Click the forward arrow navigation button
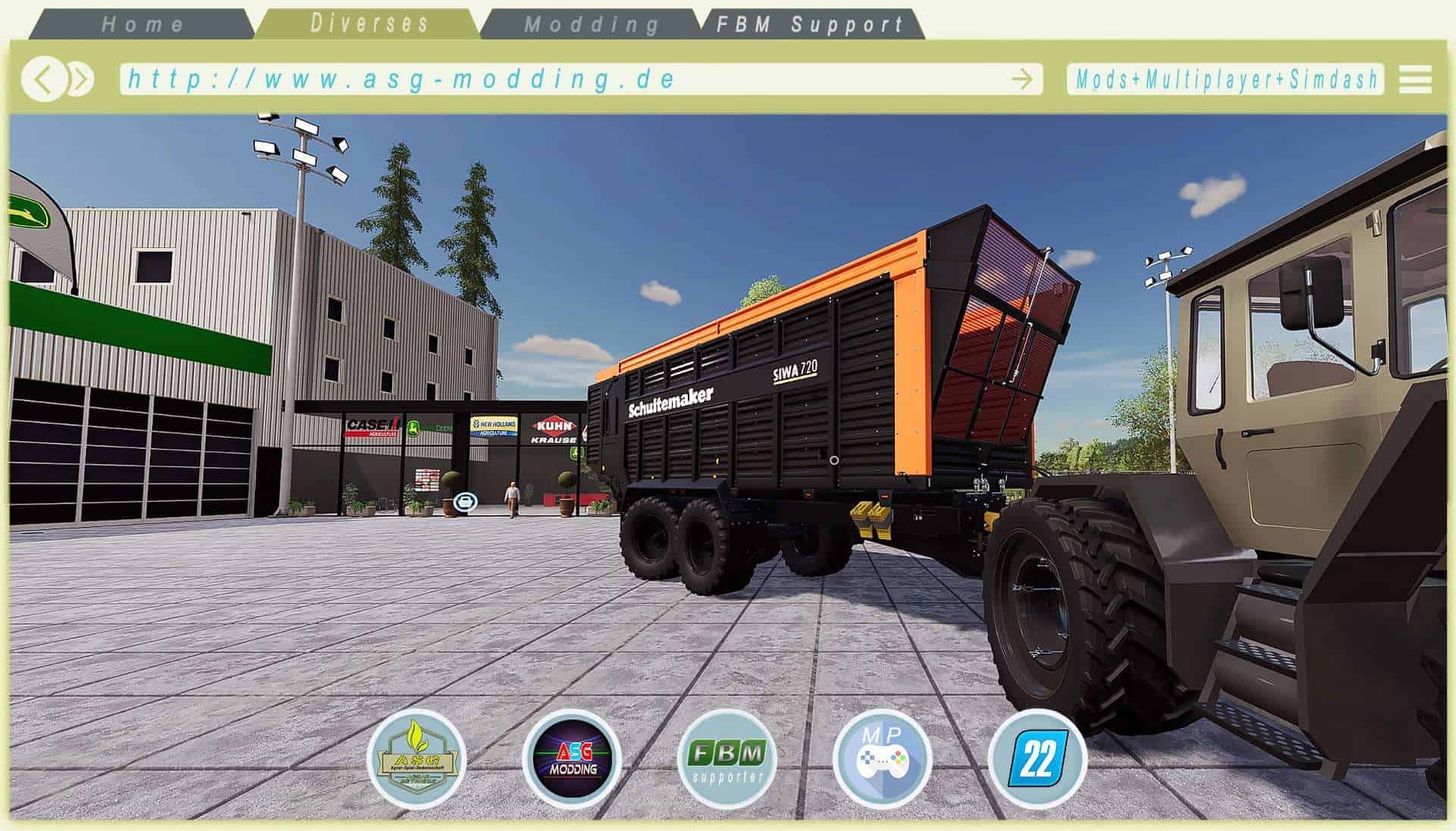The width and height of the screenshot is (1456, 831). pos(80,79)
